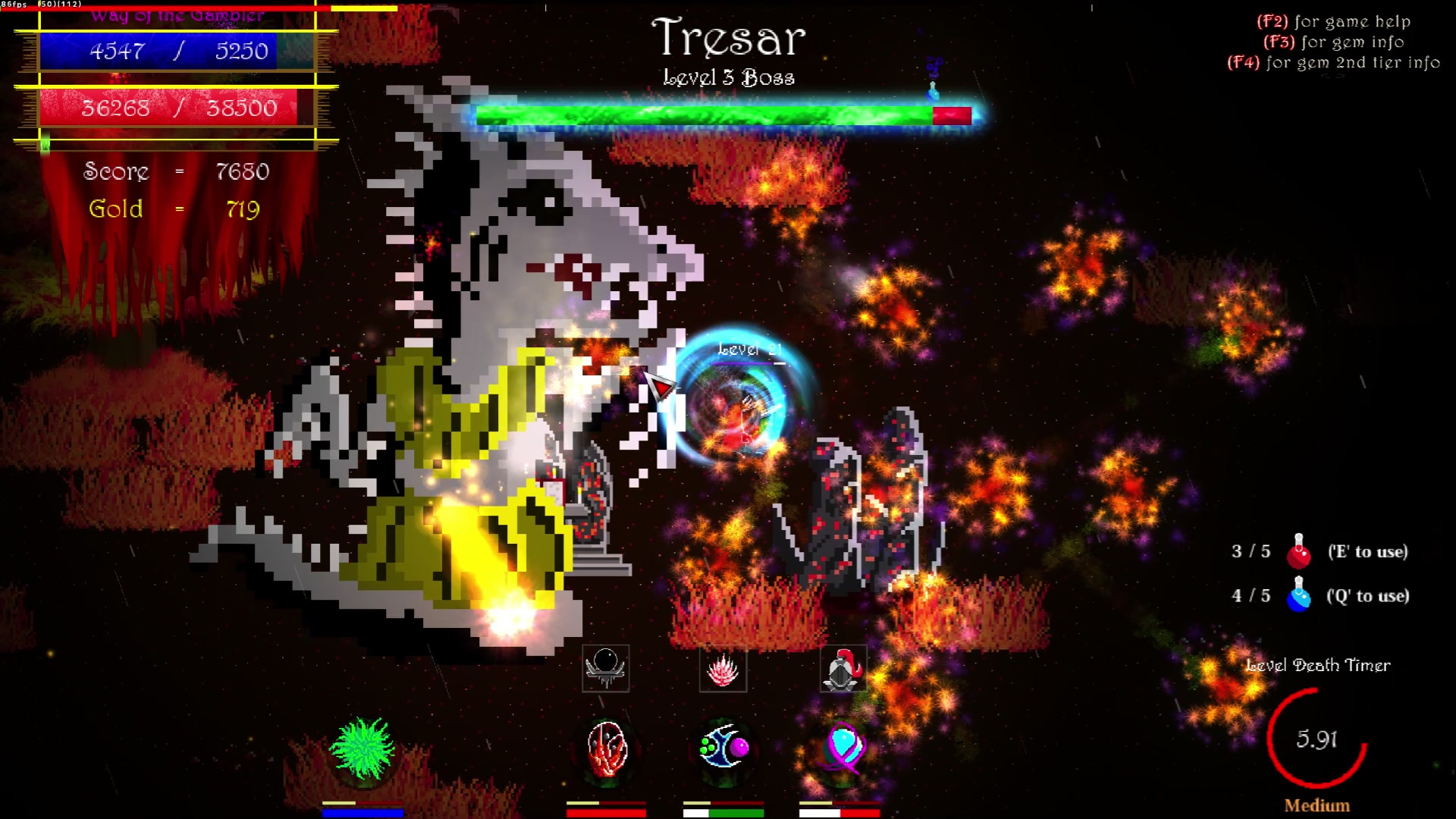The image size is (1456, 819).
Task: Select the Level 3 Boss label
Action: click(729, 77)
